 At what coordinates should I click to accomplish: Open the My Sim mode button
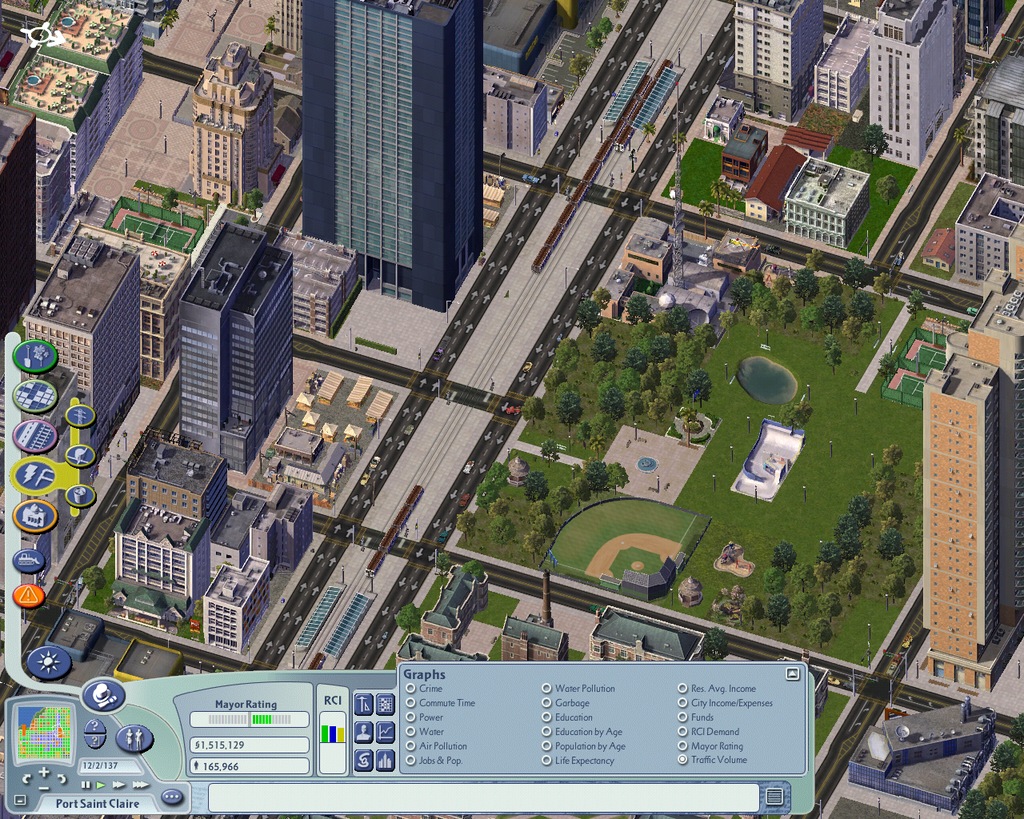pos(135,739)
